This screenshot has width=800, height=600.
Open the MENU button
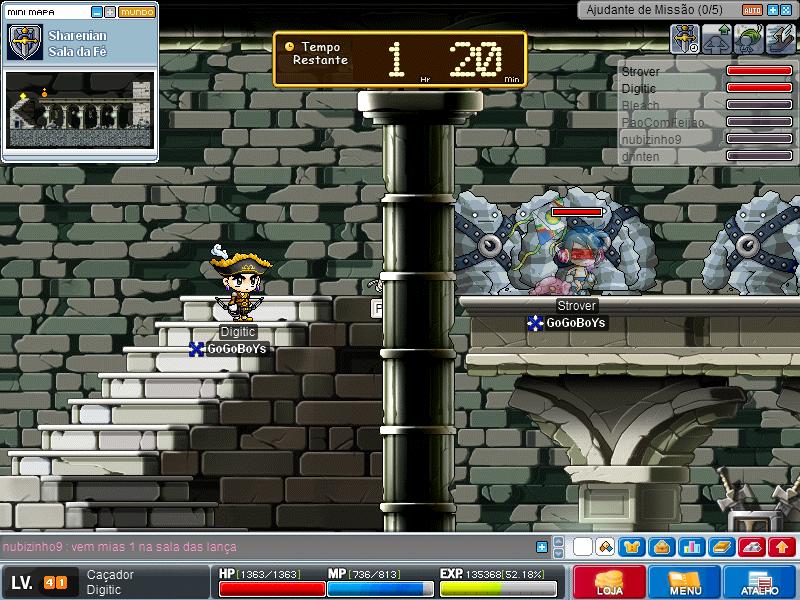[684, 582]
